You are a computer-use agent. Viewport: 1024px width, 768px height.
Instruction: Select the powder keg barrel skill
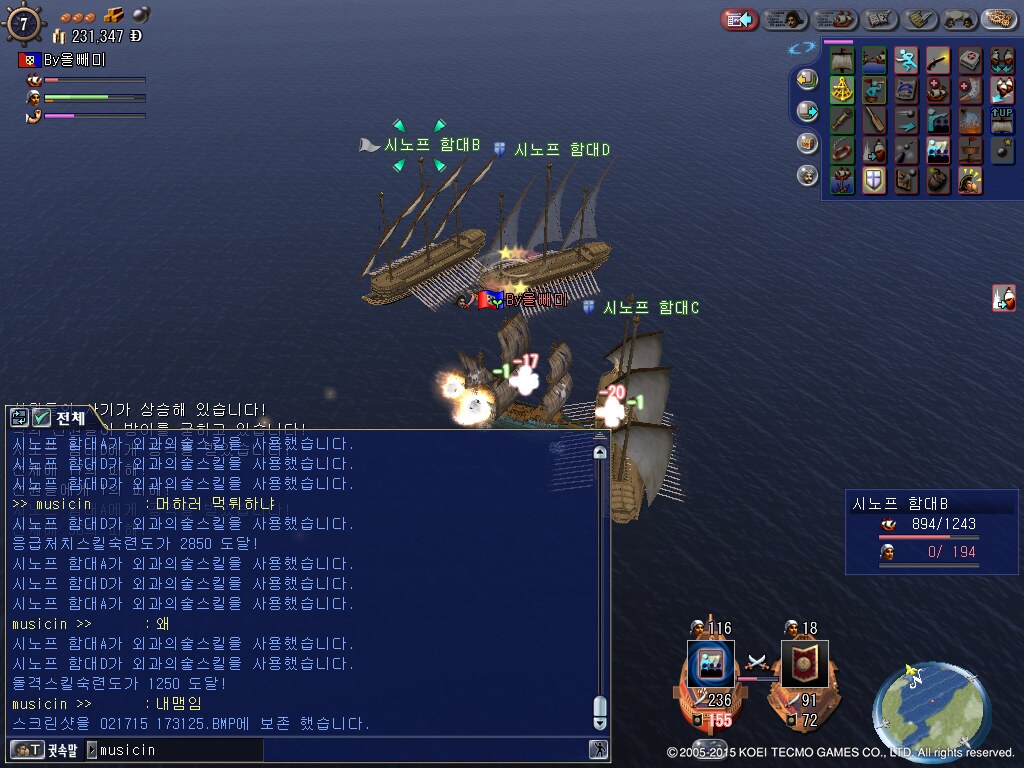coord(938,180)
